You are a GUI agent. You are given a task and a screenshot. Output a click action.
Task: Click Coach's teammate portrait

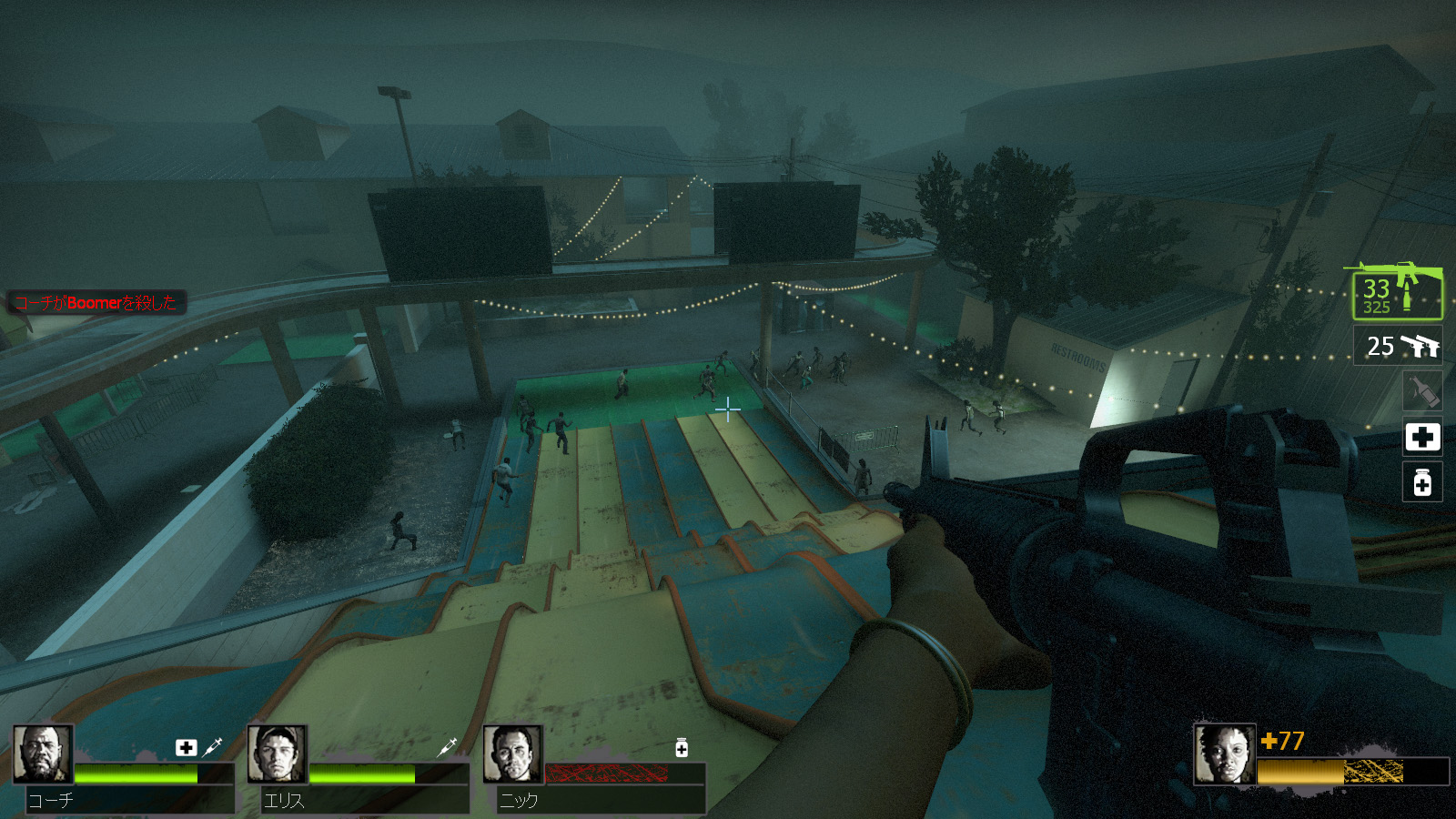(43, 754)
